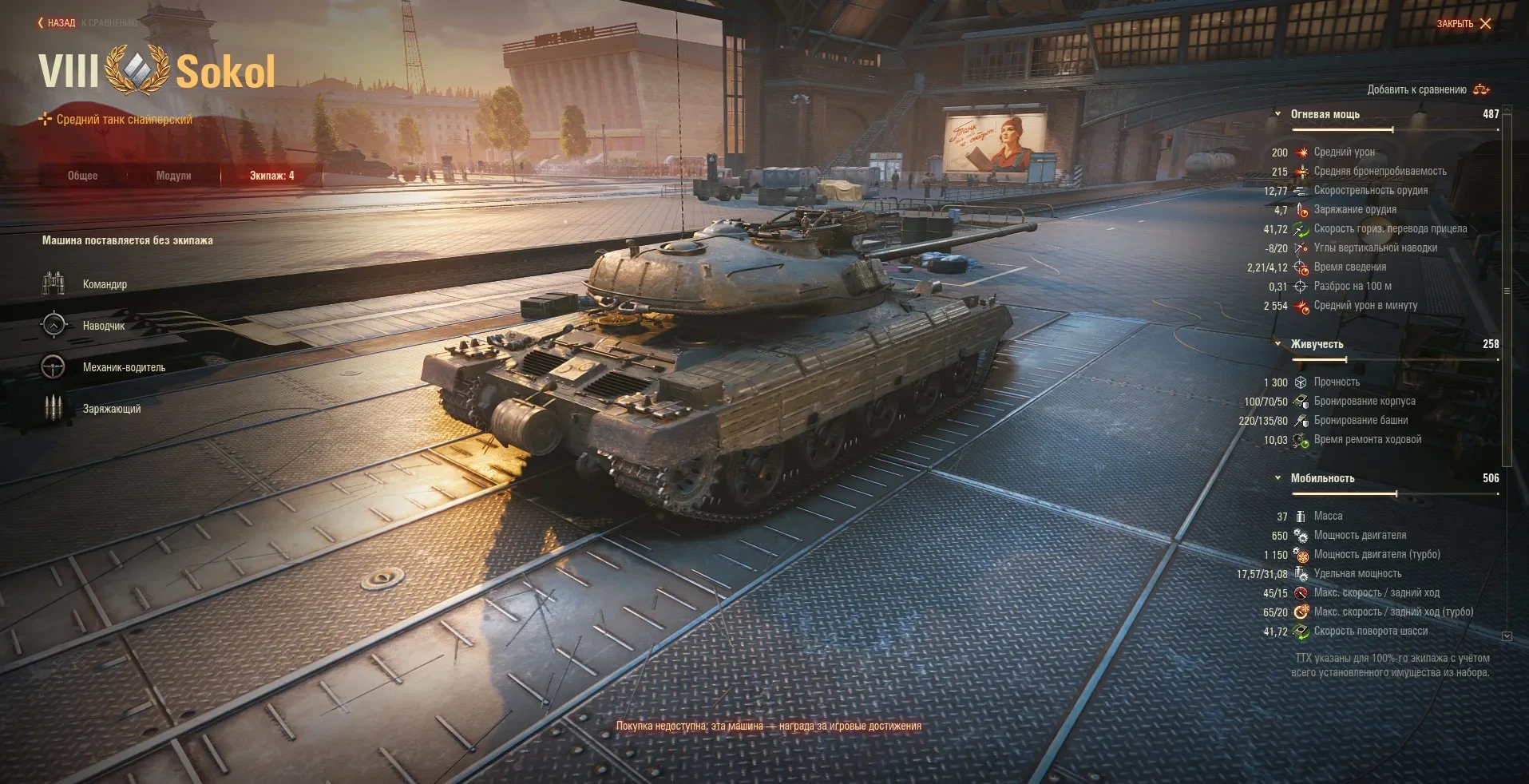Viewport: 1529px width, 784px height.
Task: Collapse the Живучесть stats section
Action: click(1278, 344)
